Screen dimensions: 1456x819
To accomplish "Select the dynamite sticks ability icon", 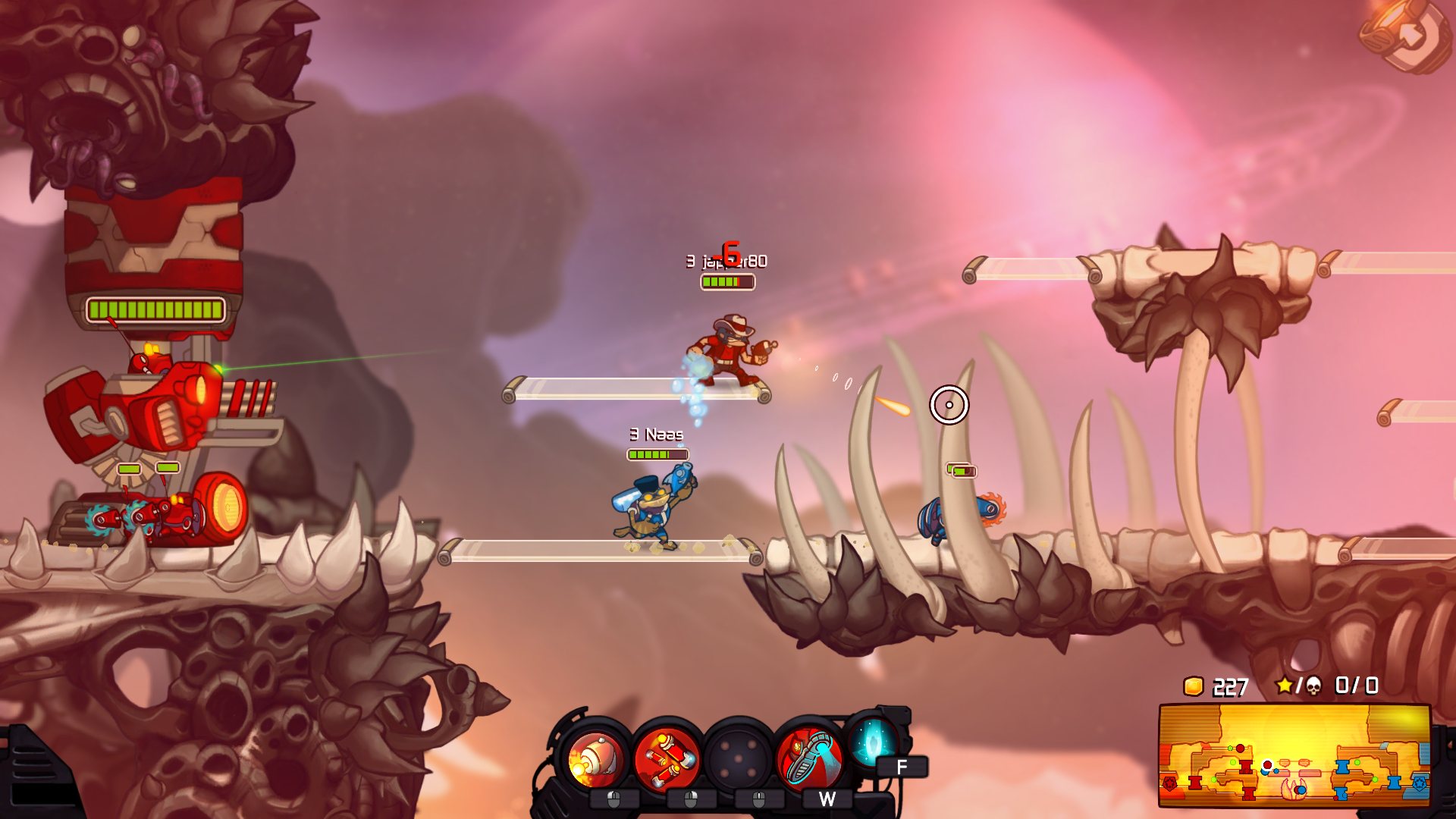I will pyautogui.click(x=666, y=758).
